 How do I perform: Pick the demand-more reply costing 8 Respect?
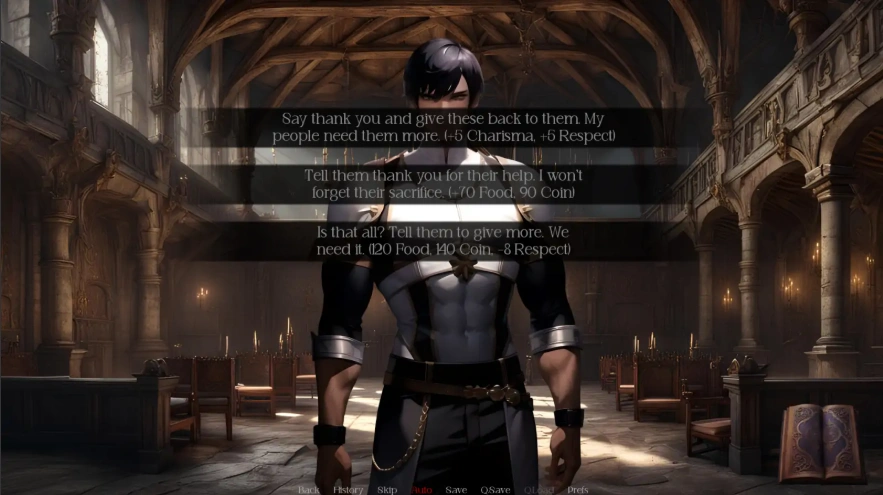click(441, 241)
